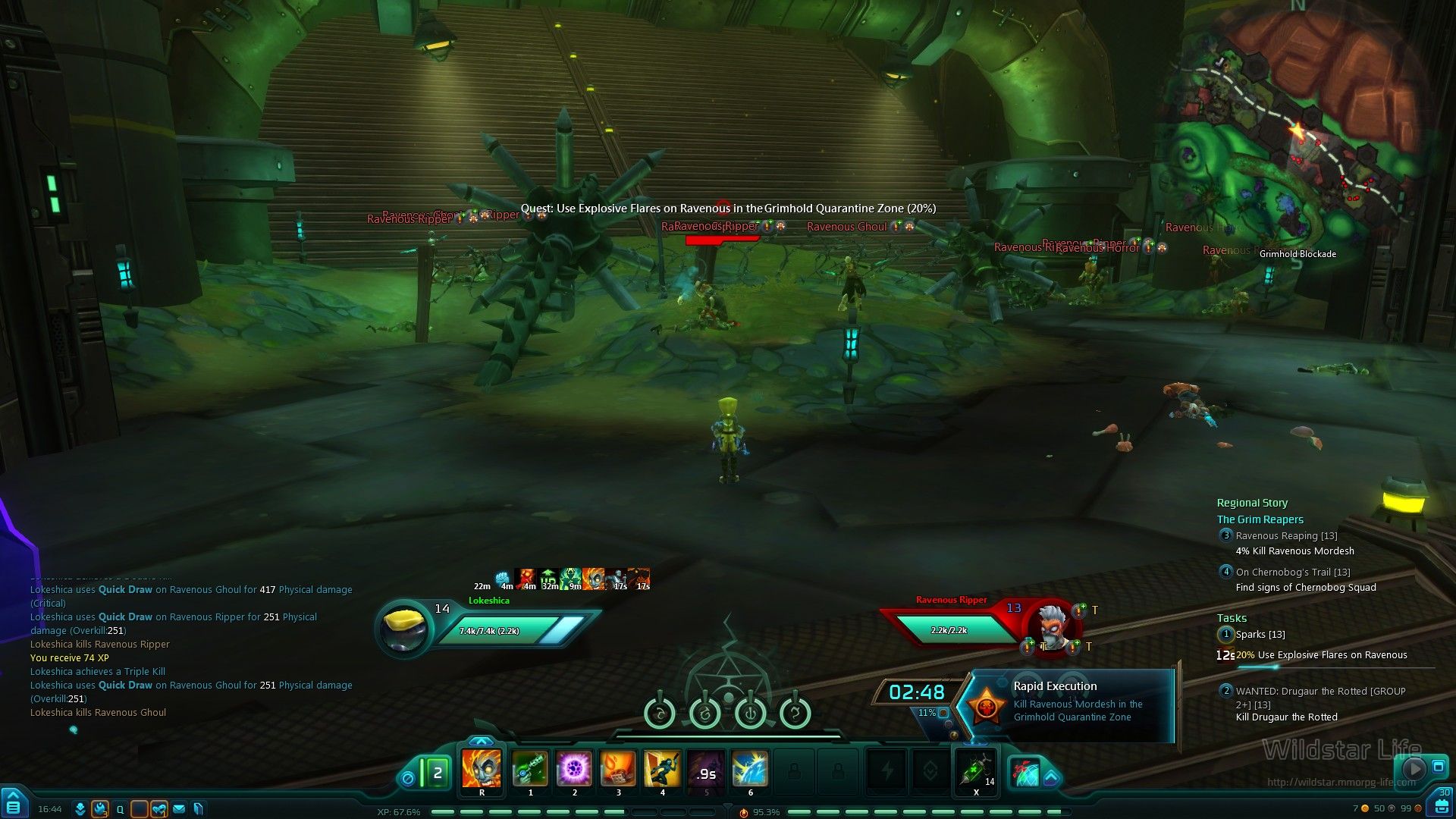The image size is (1456, 819).
Task: Activate the leaping gunslinger ability in slot 4
Action: click(x=662, y=768)
